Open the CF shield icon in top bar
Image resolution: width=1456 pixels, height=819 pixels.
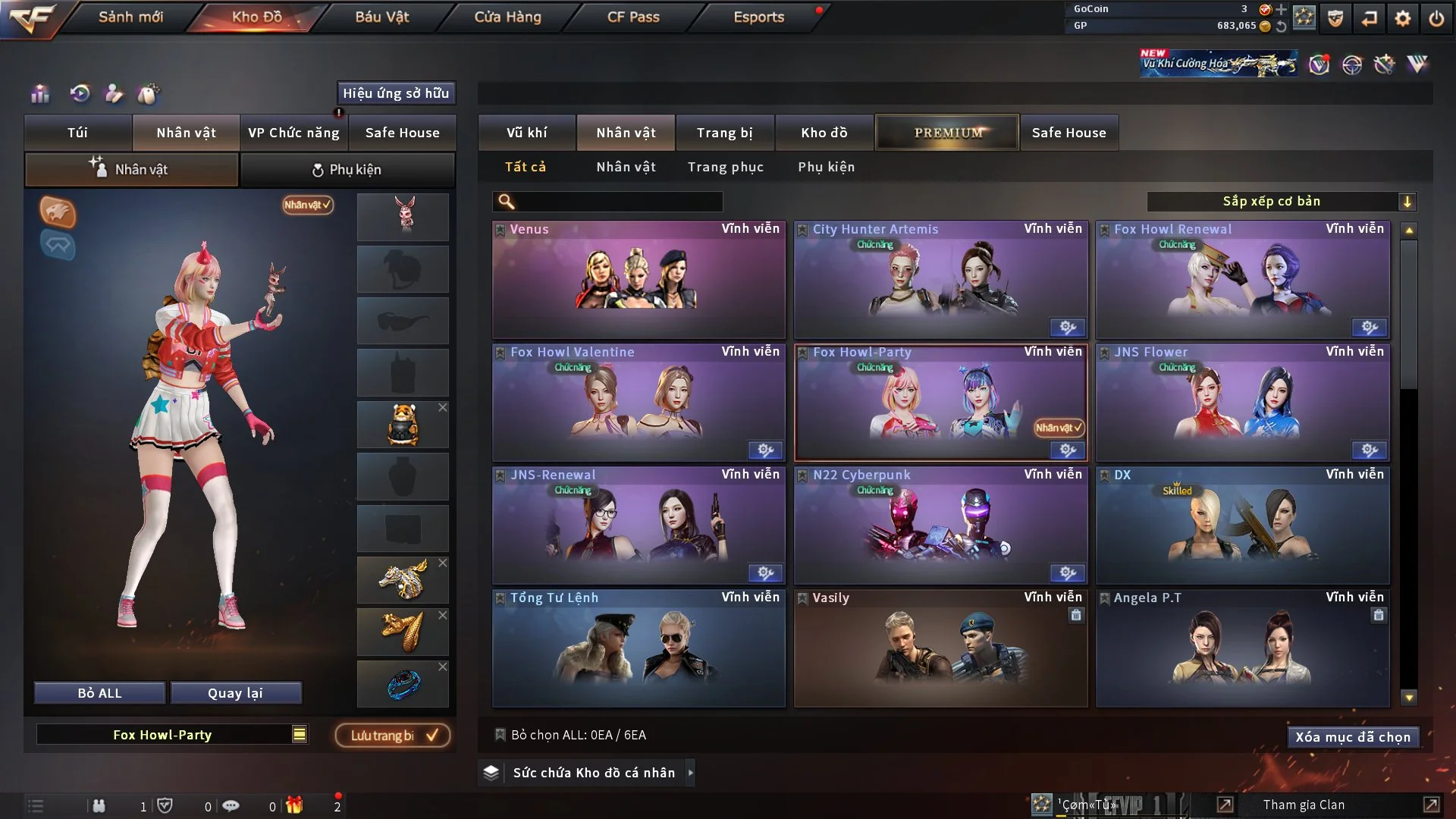pos(1335,18)
